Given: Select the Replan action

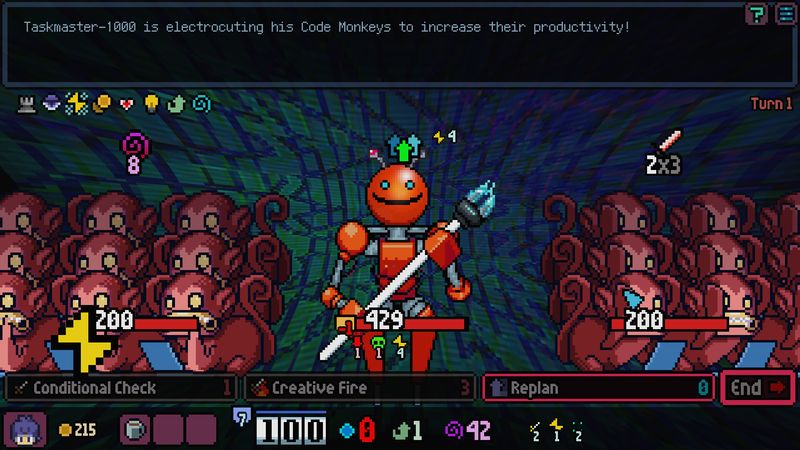Looking at the screenshot, I should (597, 387).
